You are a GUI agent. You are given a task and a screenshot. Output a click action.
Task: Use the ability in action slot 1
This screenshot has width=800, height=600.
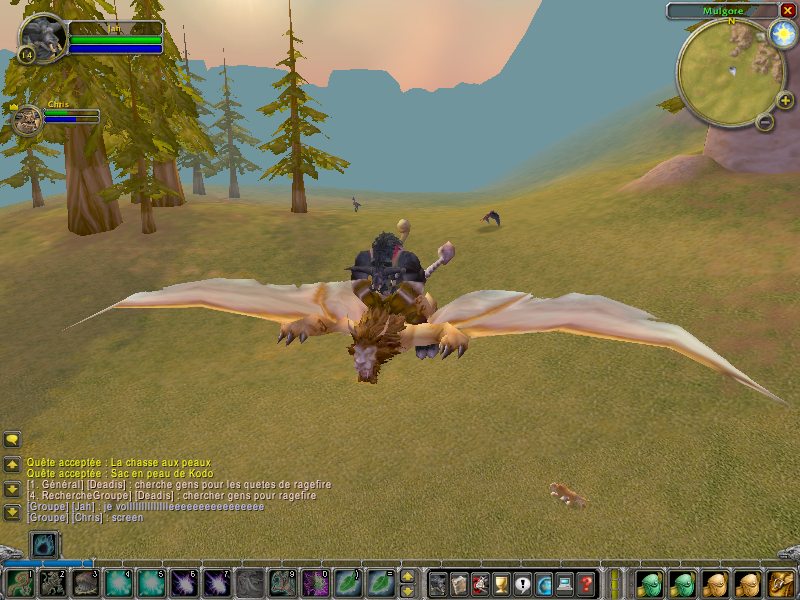[x=18, y=583]
